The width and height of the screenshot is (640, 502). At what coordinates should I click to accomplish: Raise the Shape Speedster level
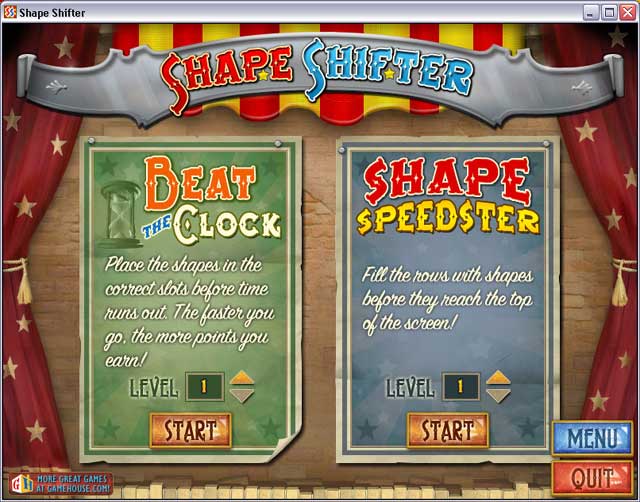click(x=499, y=378)
